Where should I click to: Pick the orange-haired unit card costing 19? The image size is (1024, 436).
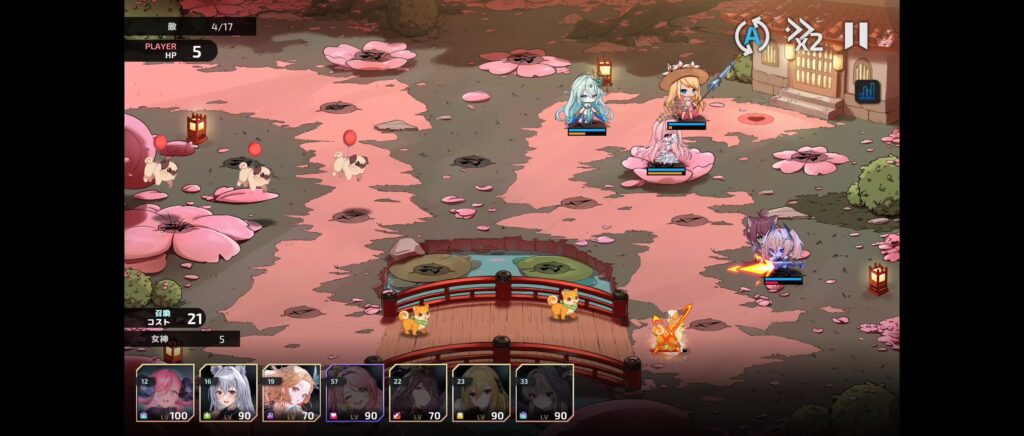292,393
